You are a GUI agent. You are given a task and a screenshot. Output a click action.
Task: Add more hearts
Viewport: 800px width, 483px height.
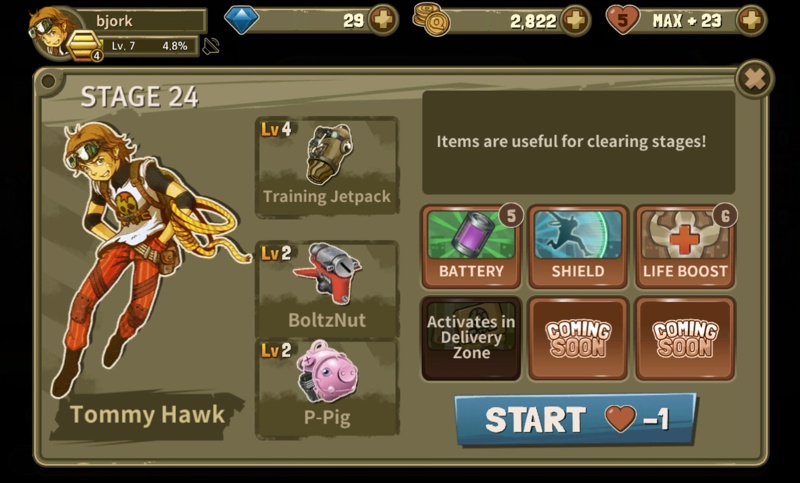tap(750, 20)
